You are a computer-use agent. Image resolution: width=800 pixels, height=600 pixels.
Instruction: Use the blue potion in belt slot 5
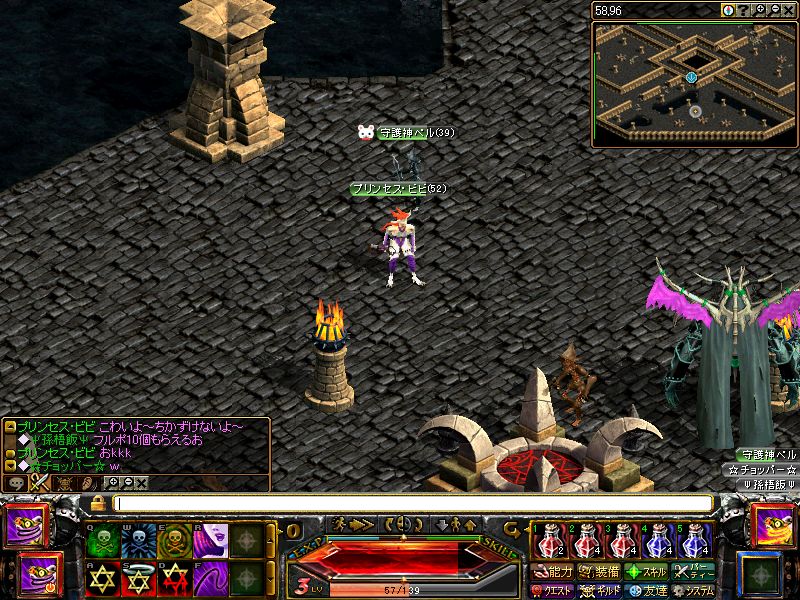[694, 543]
